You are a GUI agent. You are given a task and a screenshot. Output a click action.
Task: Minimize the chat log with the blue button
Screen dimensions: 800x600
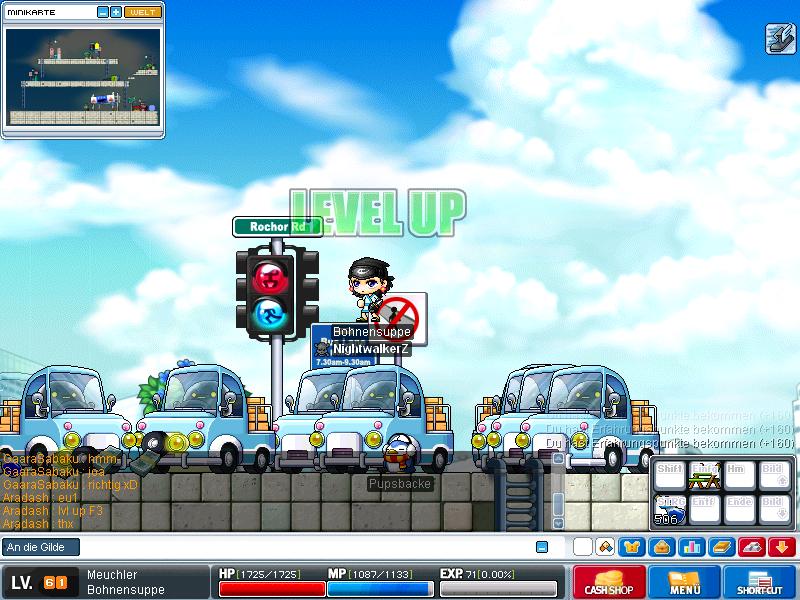point(542,547)
